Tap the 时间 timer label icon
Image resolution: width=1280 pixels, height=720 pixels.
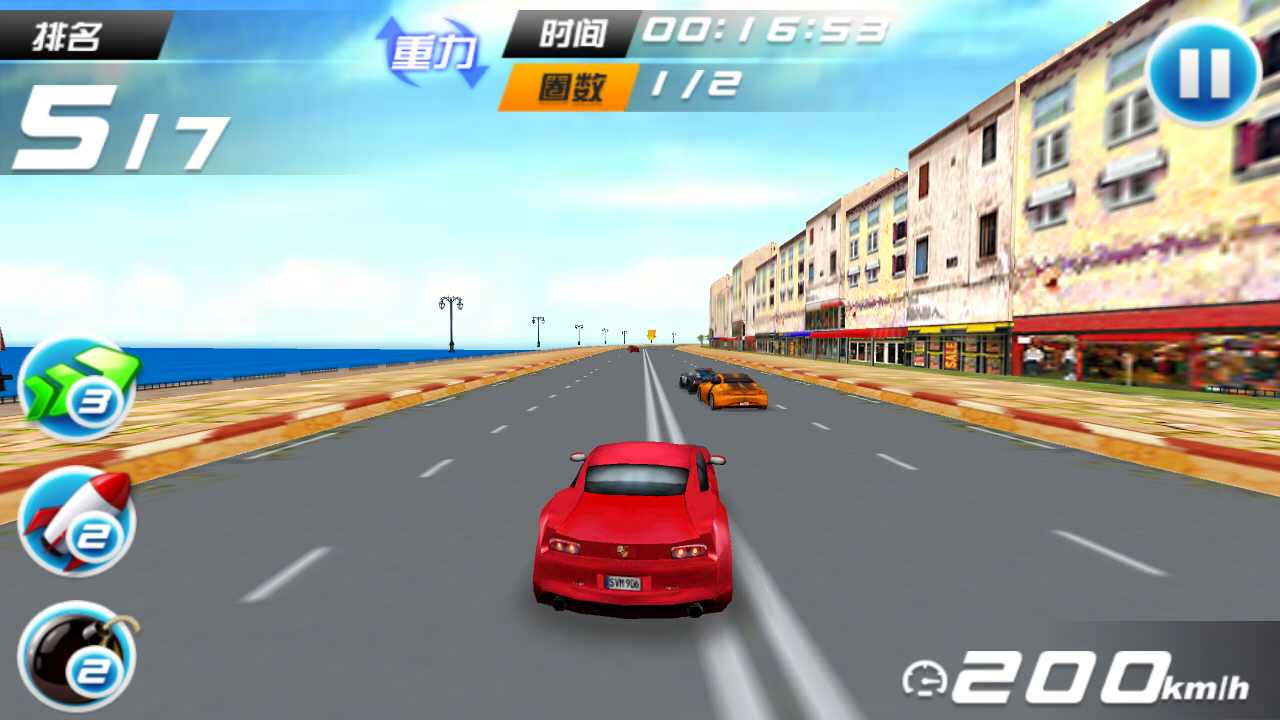pos(570,31)
